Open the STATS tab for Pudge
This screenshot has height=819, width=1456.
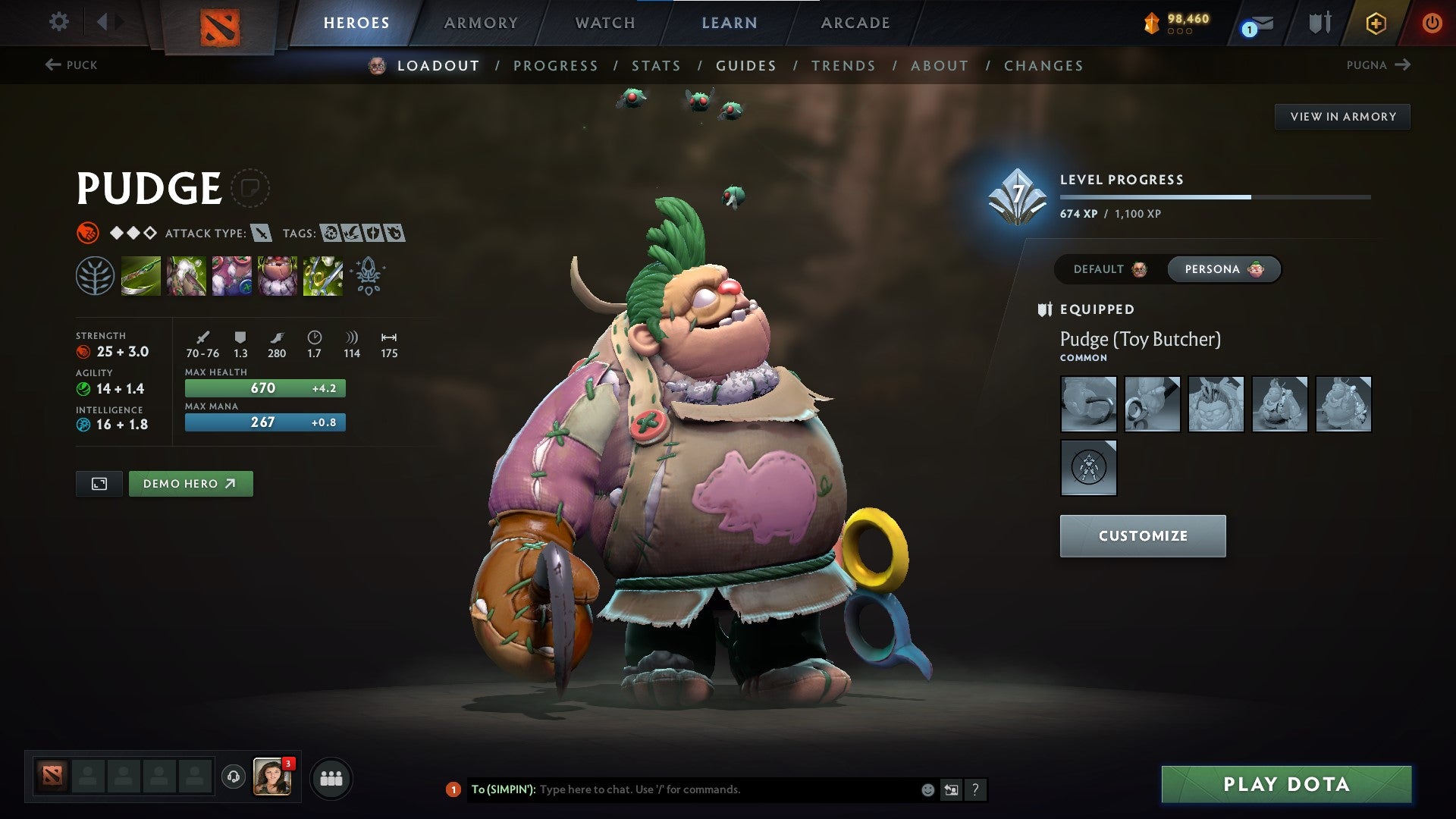click(x=657, y=66)
